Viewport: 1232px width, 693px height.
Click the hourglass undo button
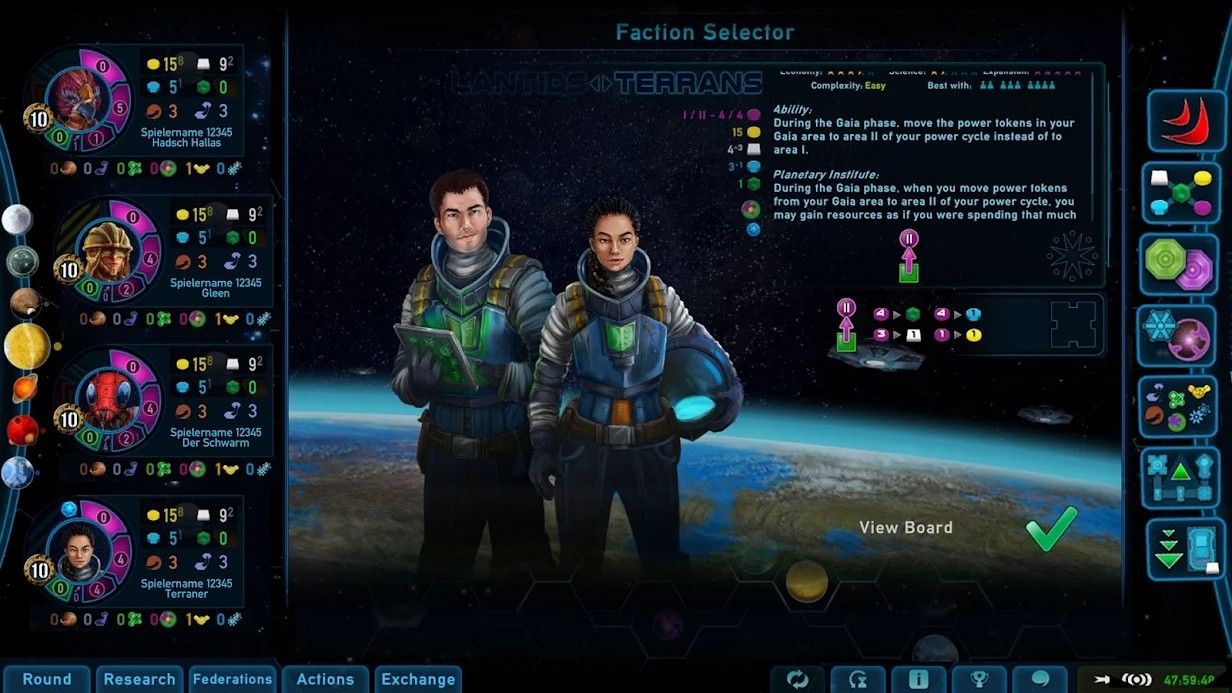[858, 680]
